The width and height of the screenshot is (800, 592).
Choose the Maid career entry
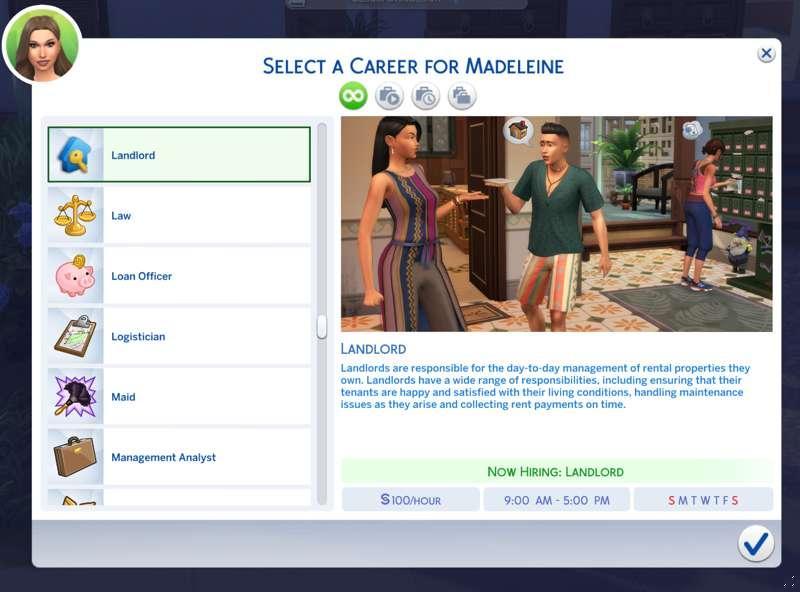point(179,397)
